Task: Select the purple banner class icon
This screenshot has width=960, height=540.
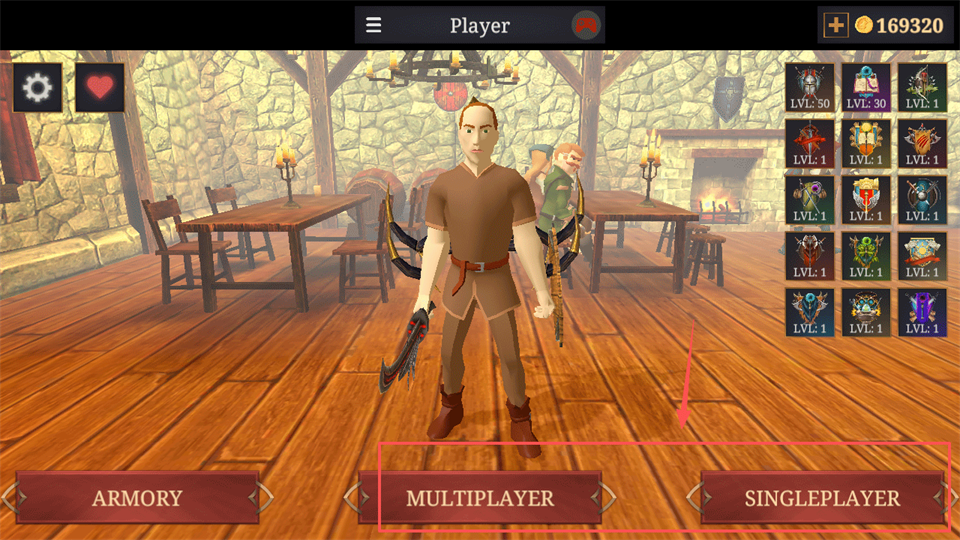Action: click(922, 311)
